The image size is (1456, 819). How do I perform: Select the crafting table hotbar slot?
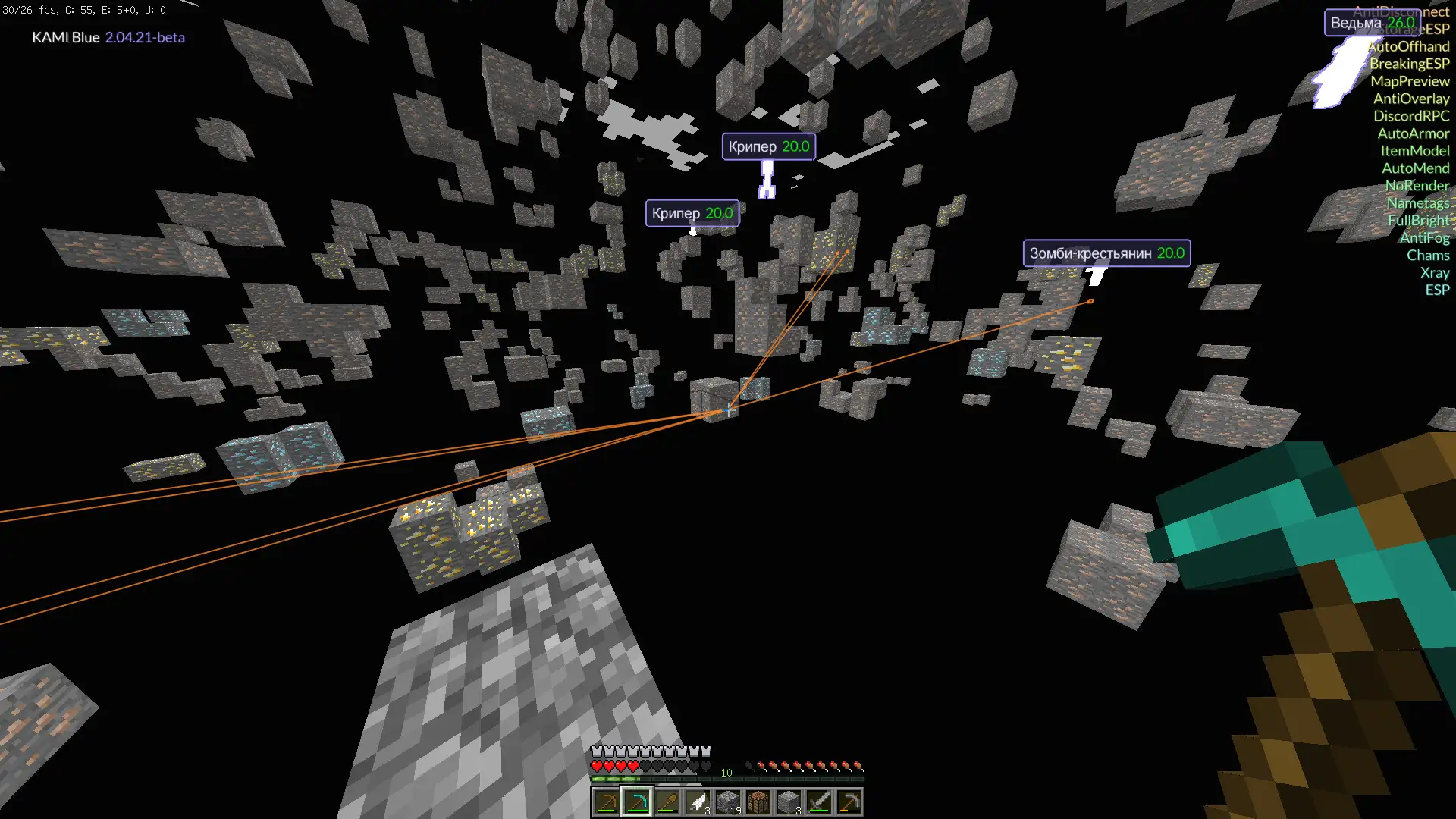[x=758, y=802]
